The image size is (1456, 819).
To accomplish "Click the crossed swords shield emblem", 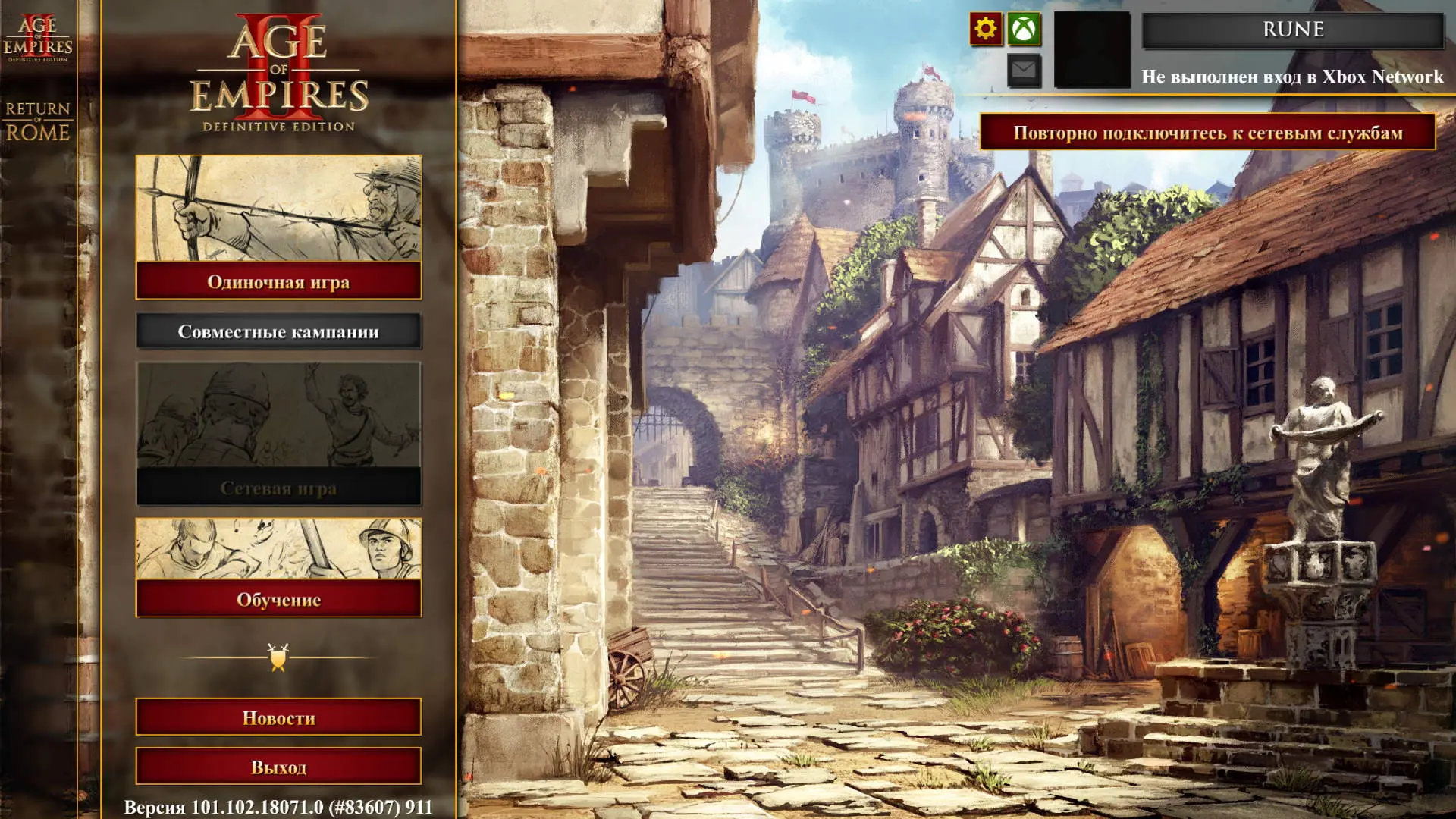I will [278, 657].
